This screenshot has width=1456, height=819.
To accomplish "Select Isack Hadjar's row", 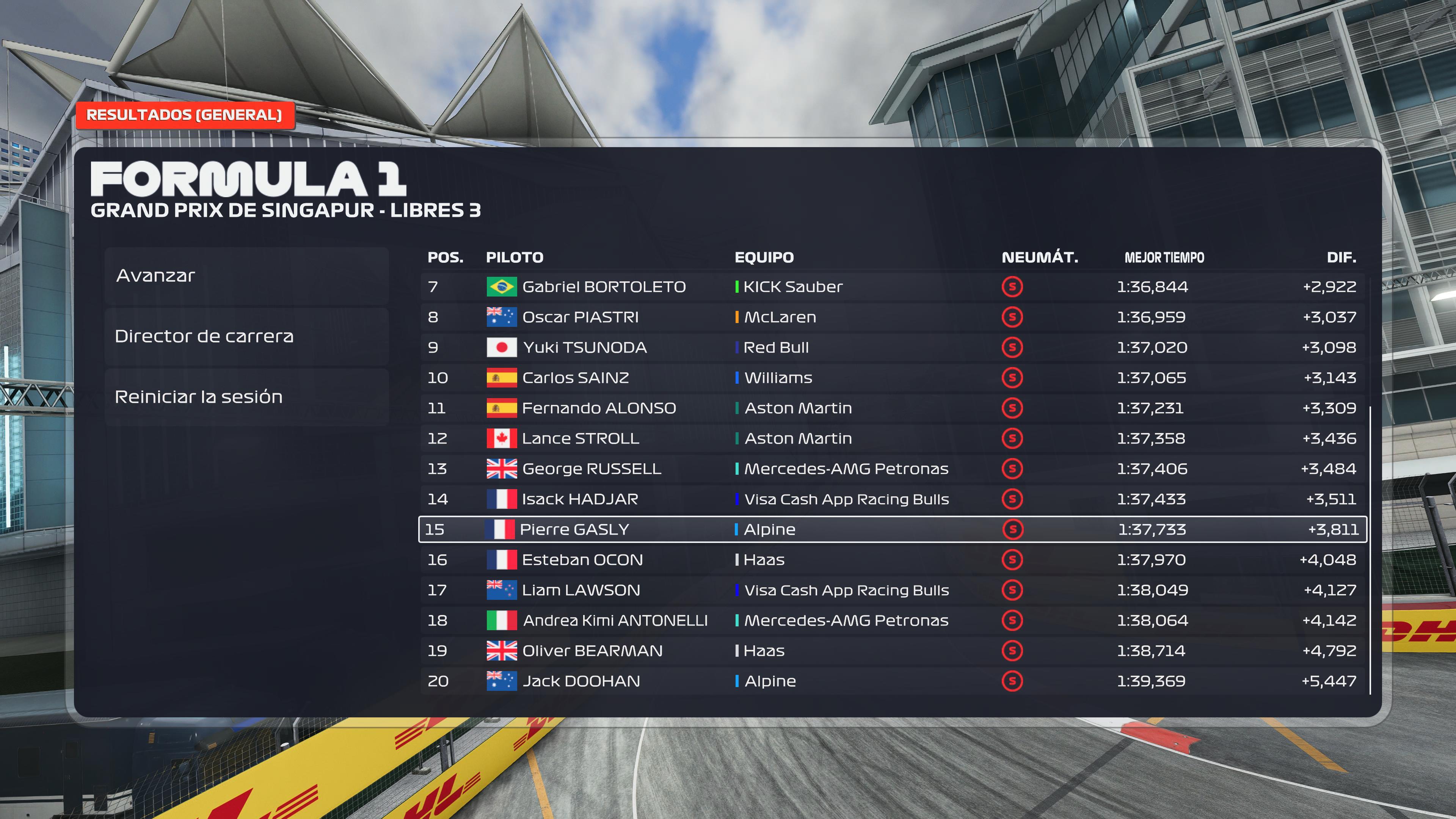I will tap(892, 499).
